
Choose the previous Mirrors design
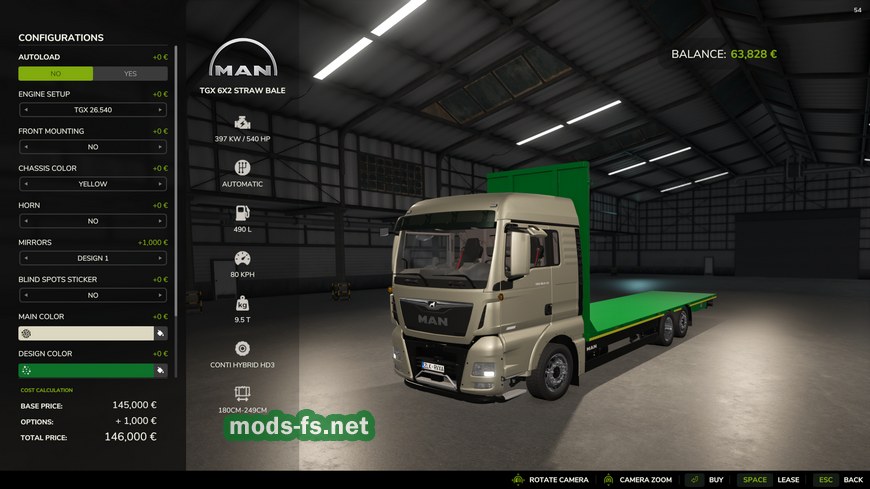24,258
